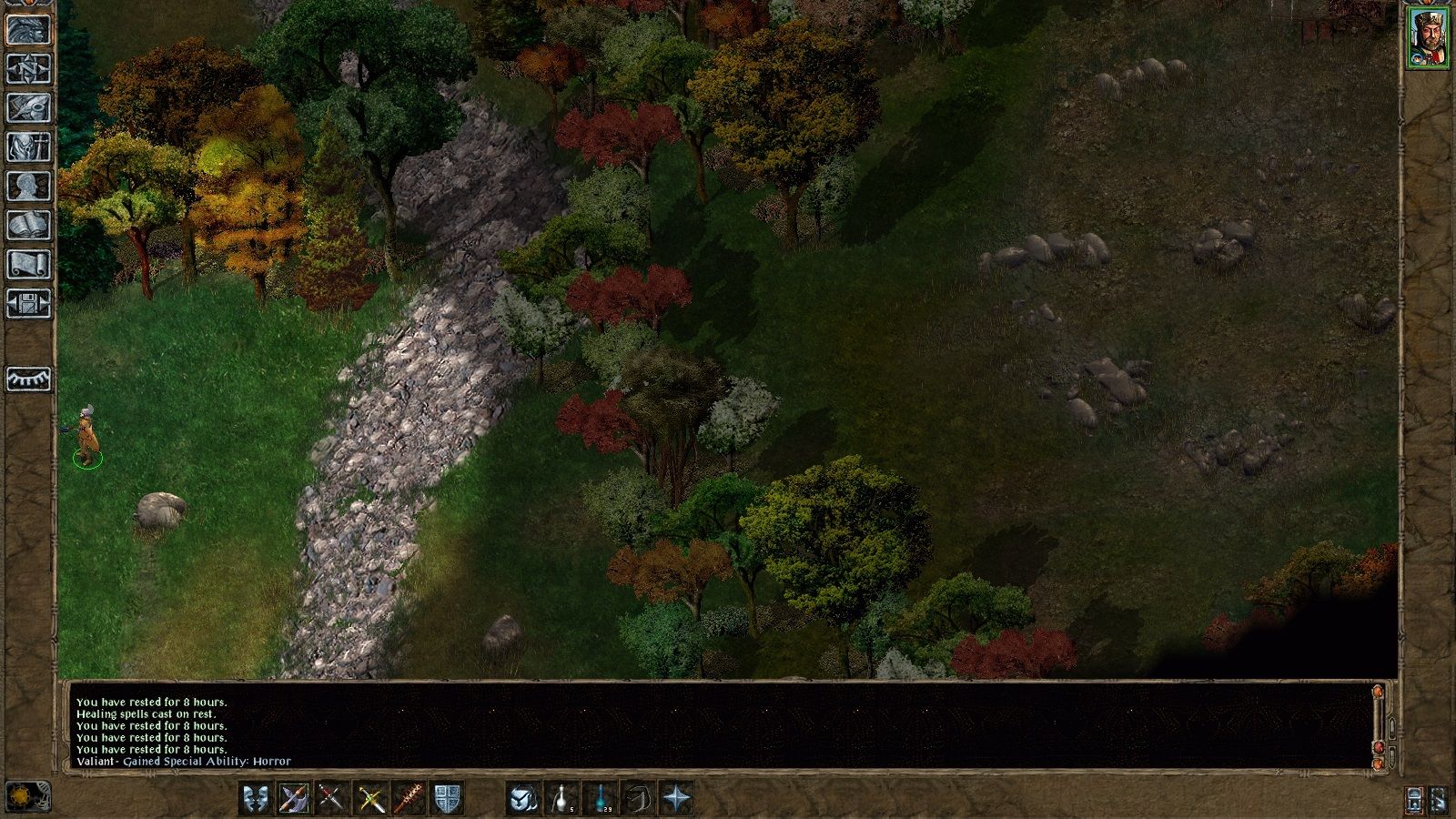Equip the halberd weapon slot
Image resolution: width=1456 pixels, height=819 pixels.
(x=295, y=799)
